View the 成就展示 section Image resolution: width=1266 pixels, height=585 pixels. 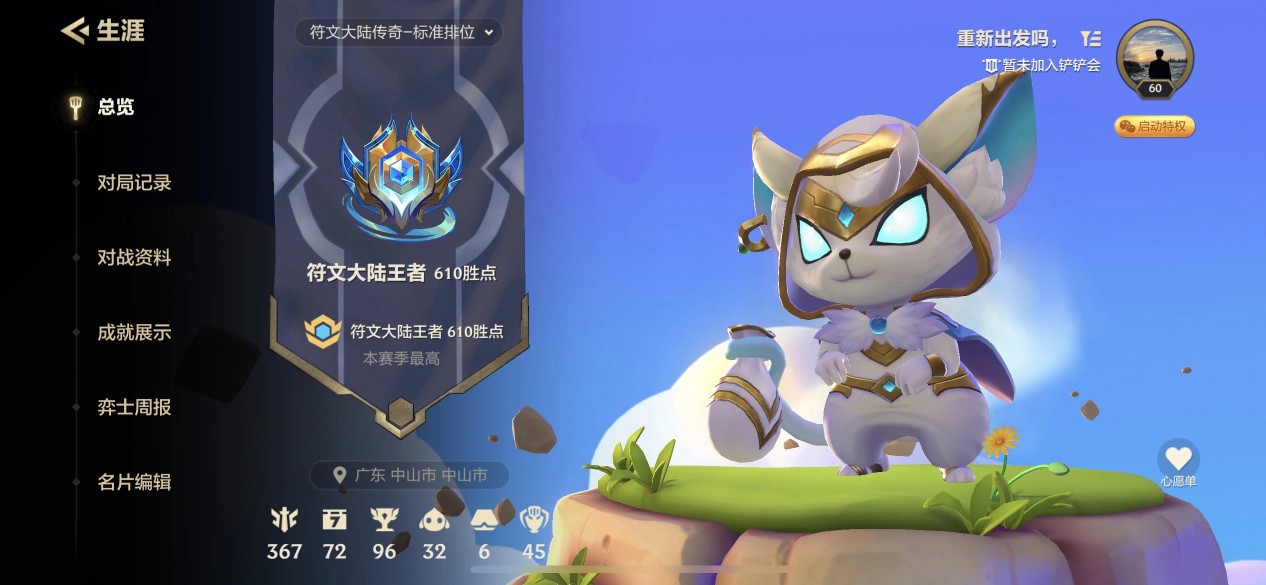coord(134,332)
